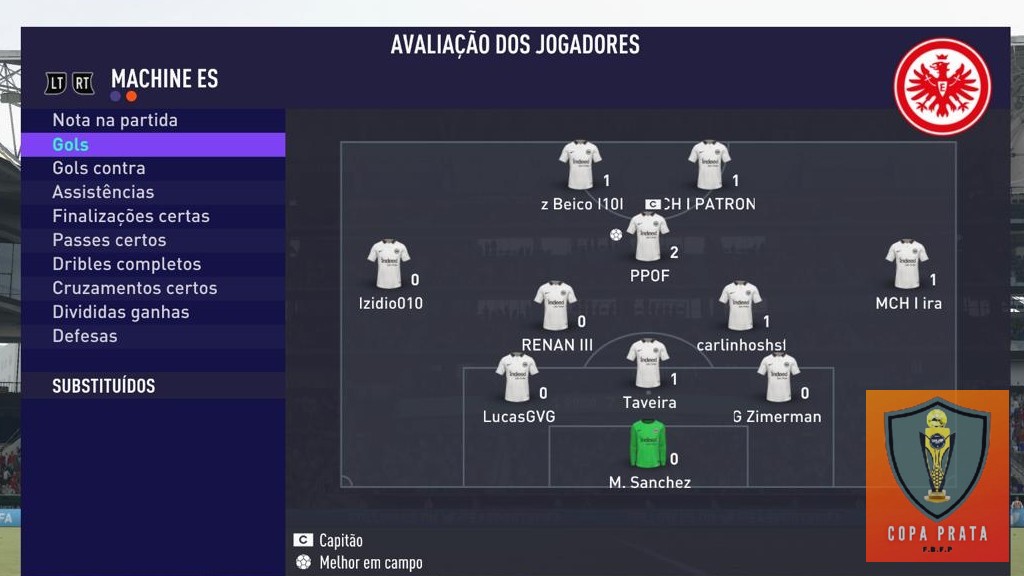
Task: Show Dribles completos stat
Action: click(x=127, y=264)
